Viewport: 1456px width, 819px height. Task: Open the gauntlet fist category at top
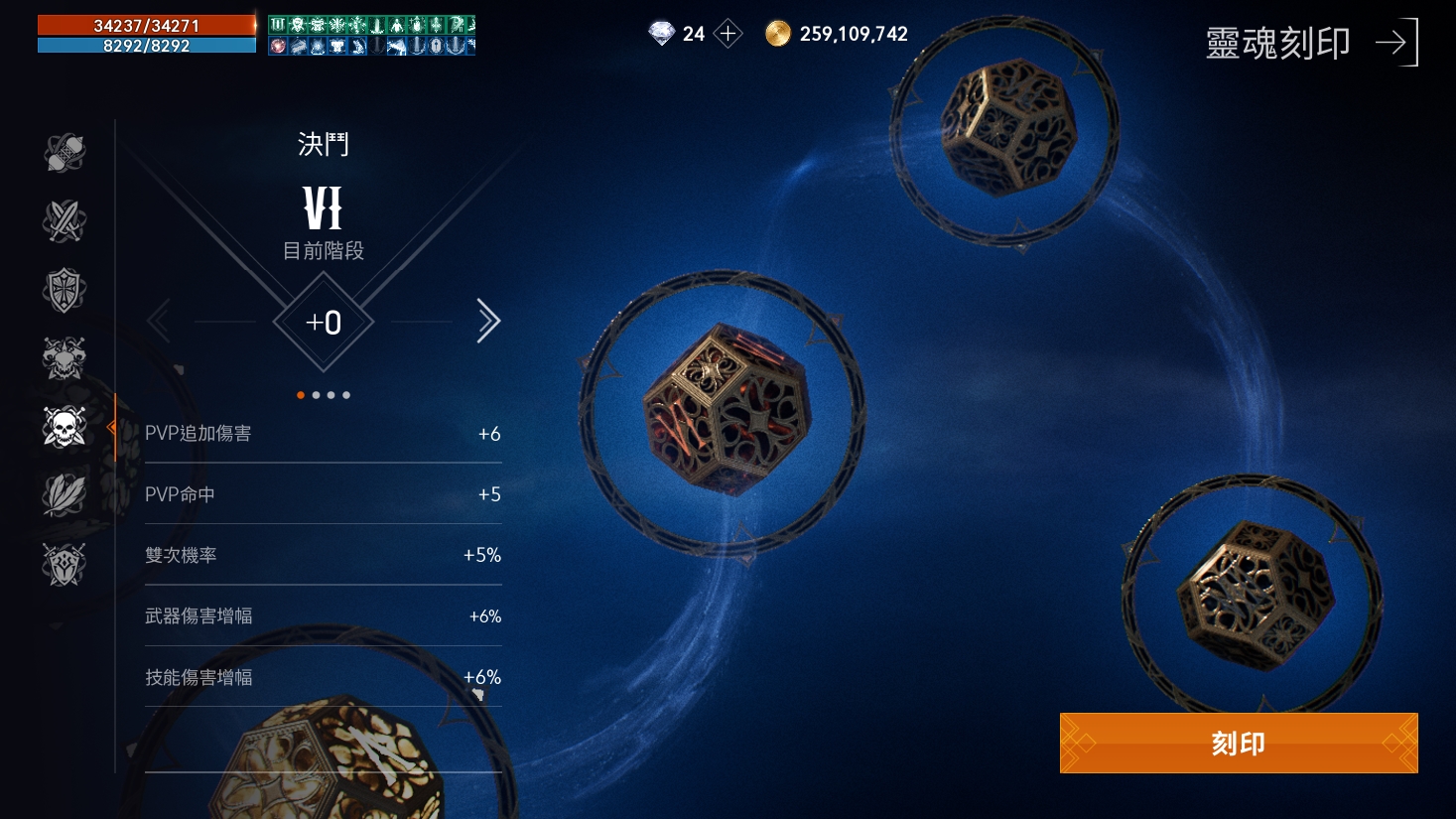pos(65,152)
